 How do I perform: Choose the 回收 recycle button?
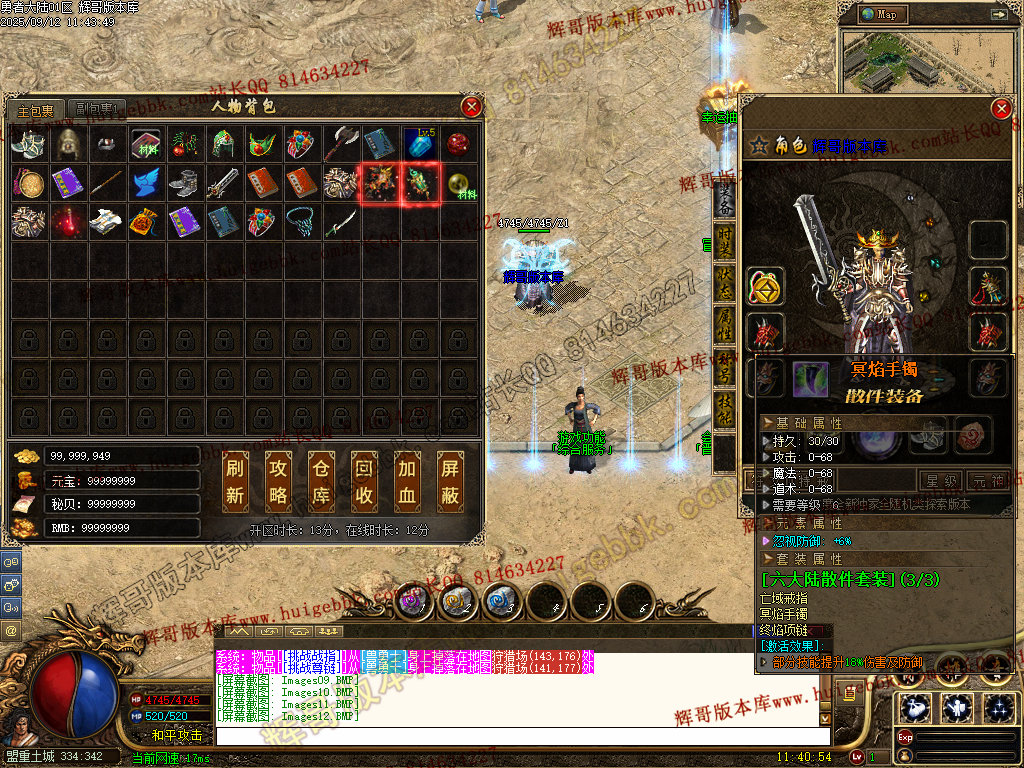(364, 481)
